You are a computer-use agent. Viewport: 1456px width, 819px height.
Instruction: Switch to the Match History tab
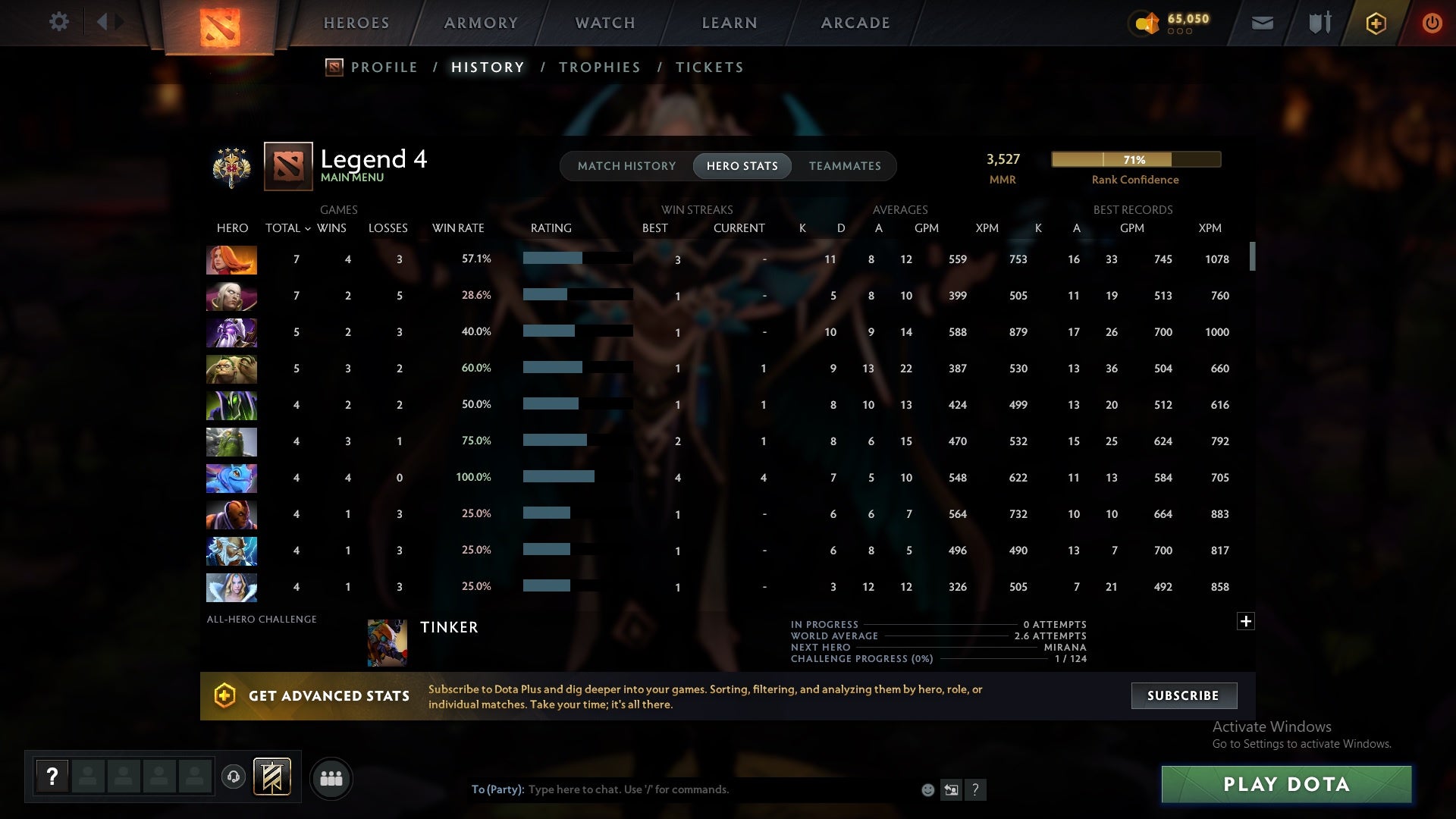click(626, 165)
